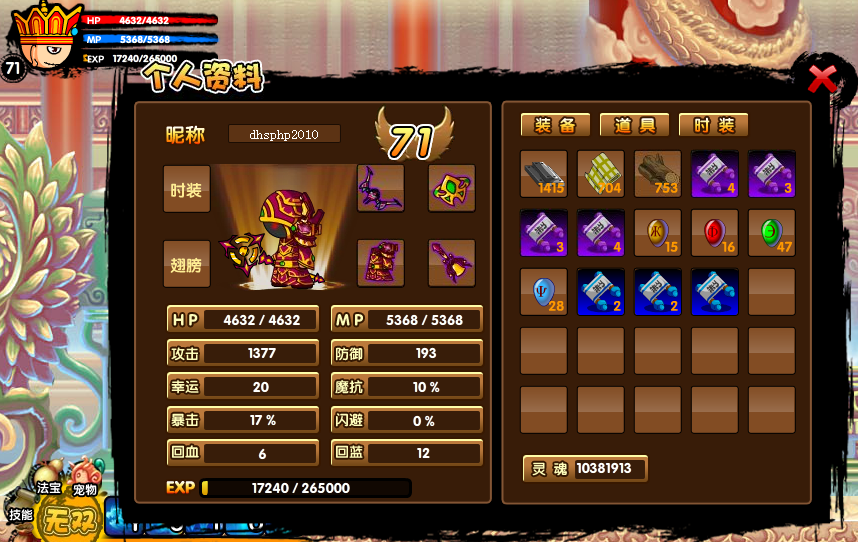The width and height of the screenshot is (858, 542).
Task: Activate the 无双 ultimate button
Action: [71, 520]
